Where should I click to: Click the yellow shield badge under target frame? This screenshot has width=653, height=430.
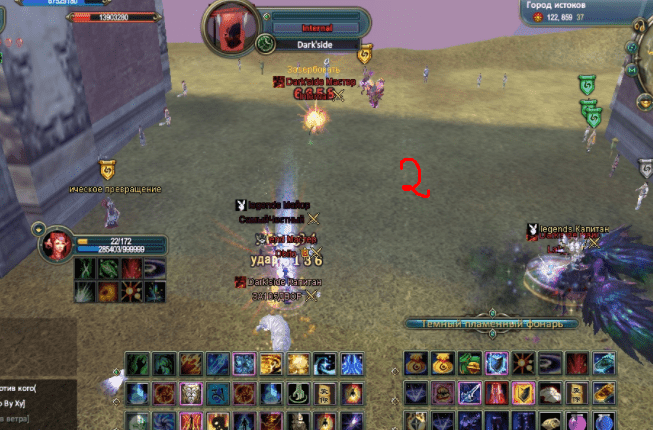(x=364, y=53)
